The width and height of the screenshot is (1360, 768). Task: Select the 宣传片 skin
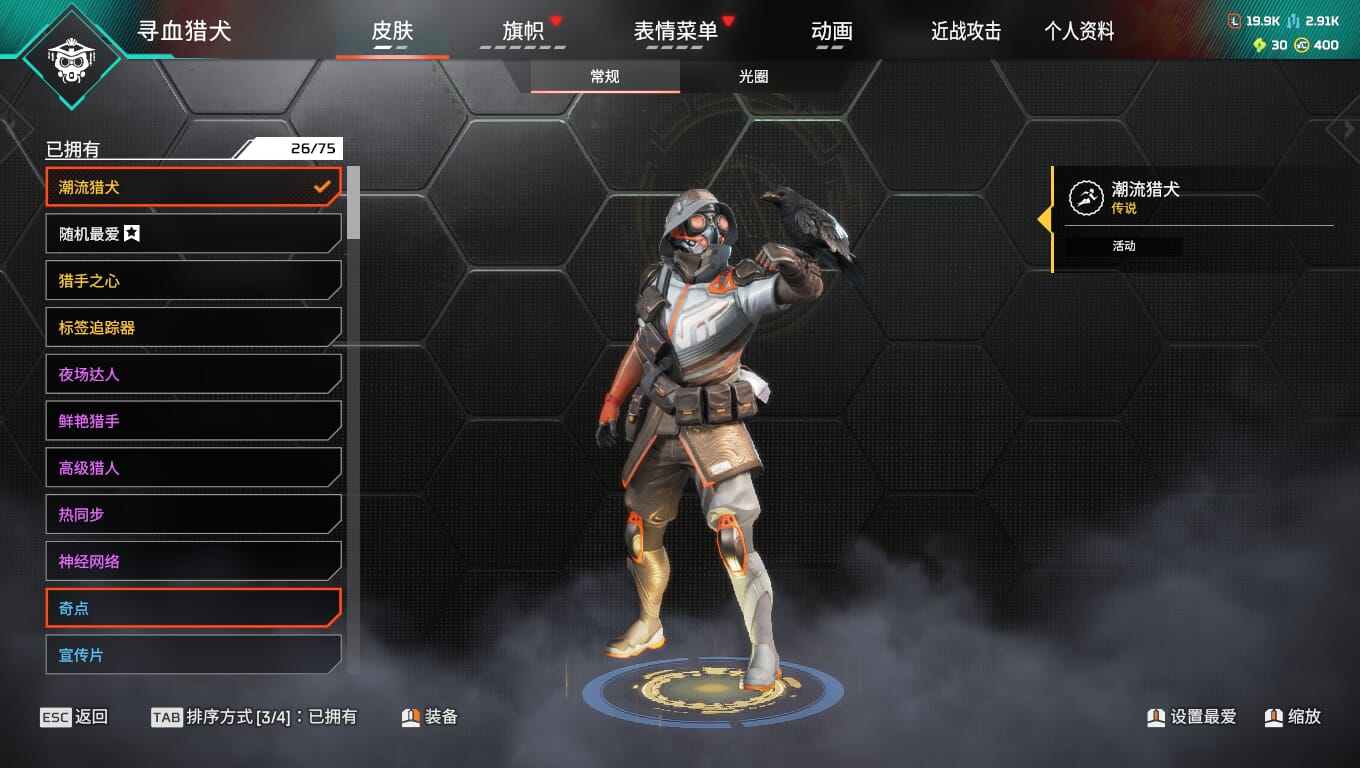[x=193, y=655]
